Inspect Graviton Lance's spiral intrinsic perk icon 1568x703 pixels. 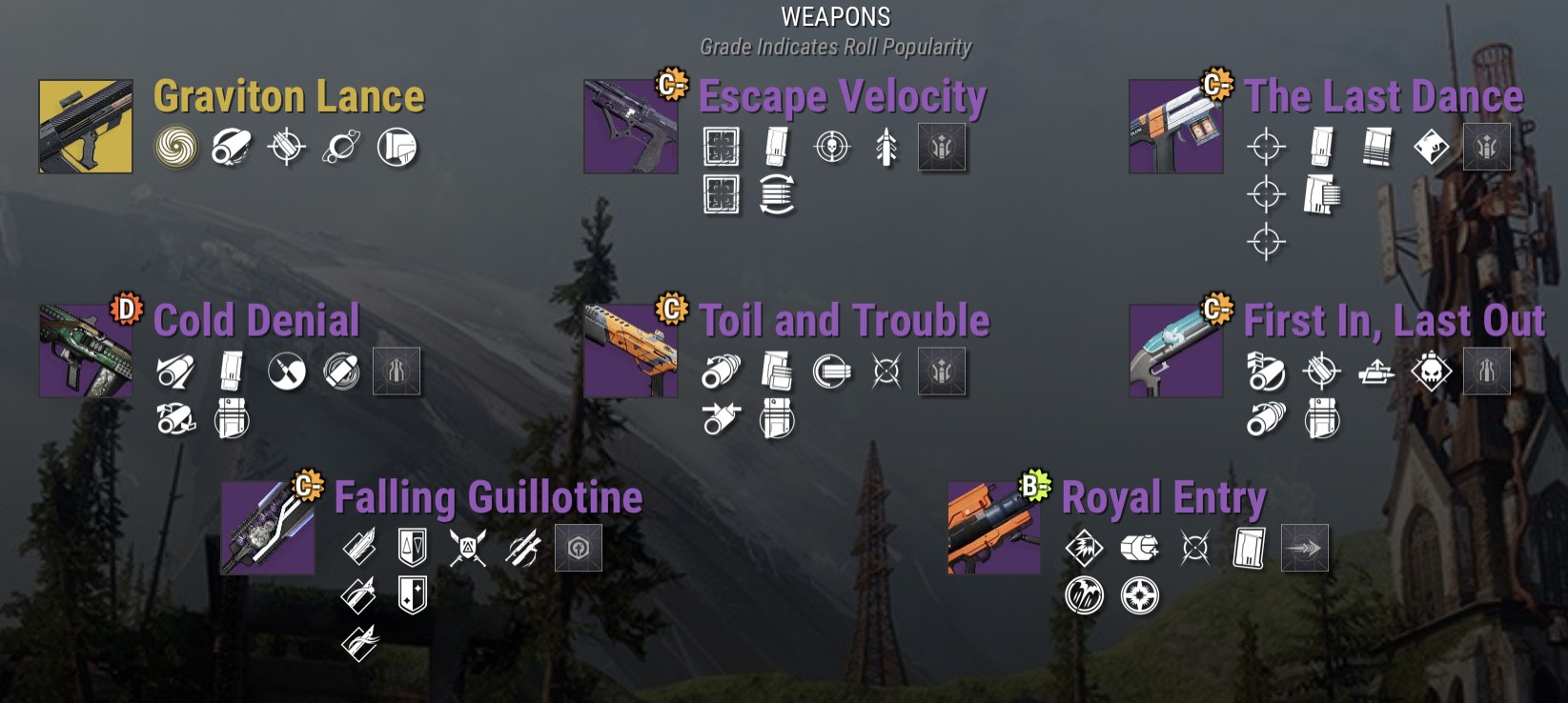176,148
